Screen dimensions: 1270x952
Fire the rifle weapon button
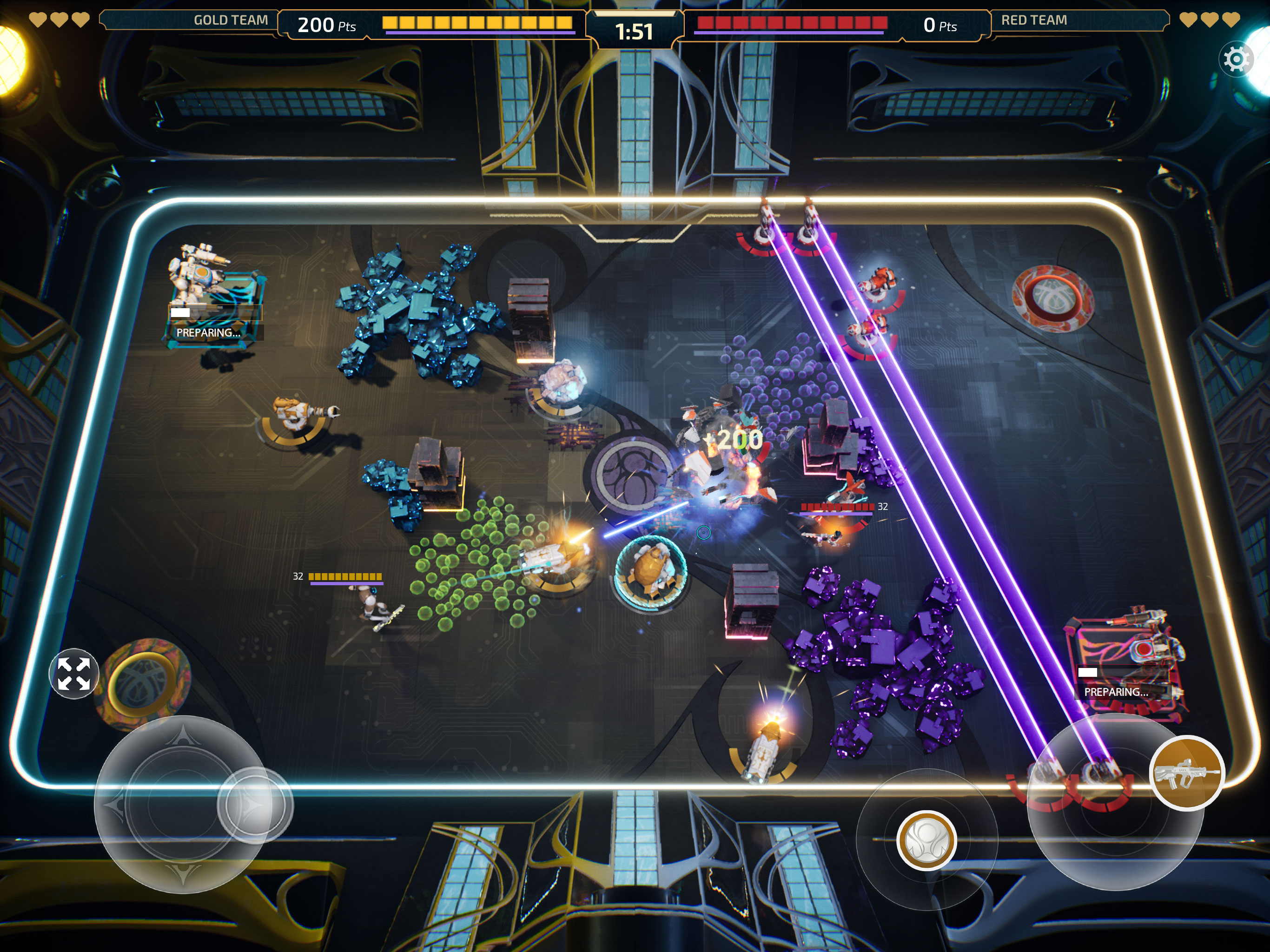1186,773
